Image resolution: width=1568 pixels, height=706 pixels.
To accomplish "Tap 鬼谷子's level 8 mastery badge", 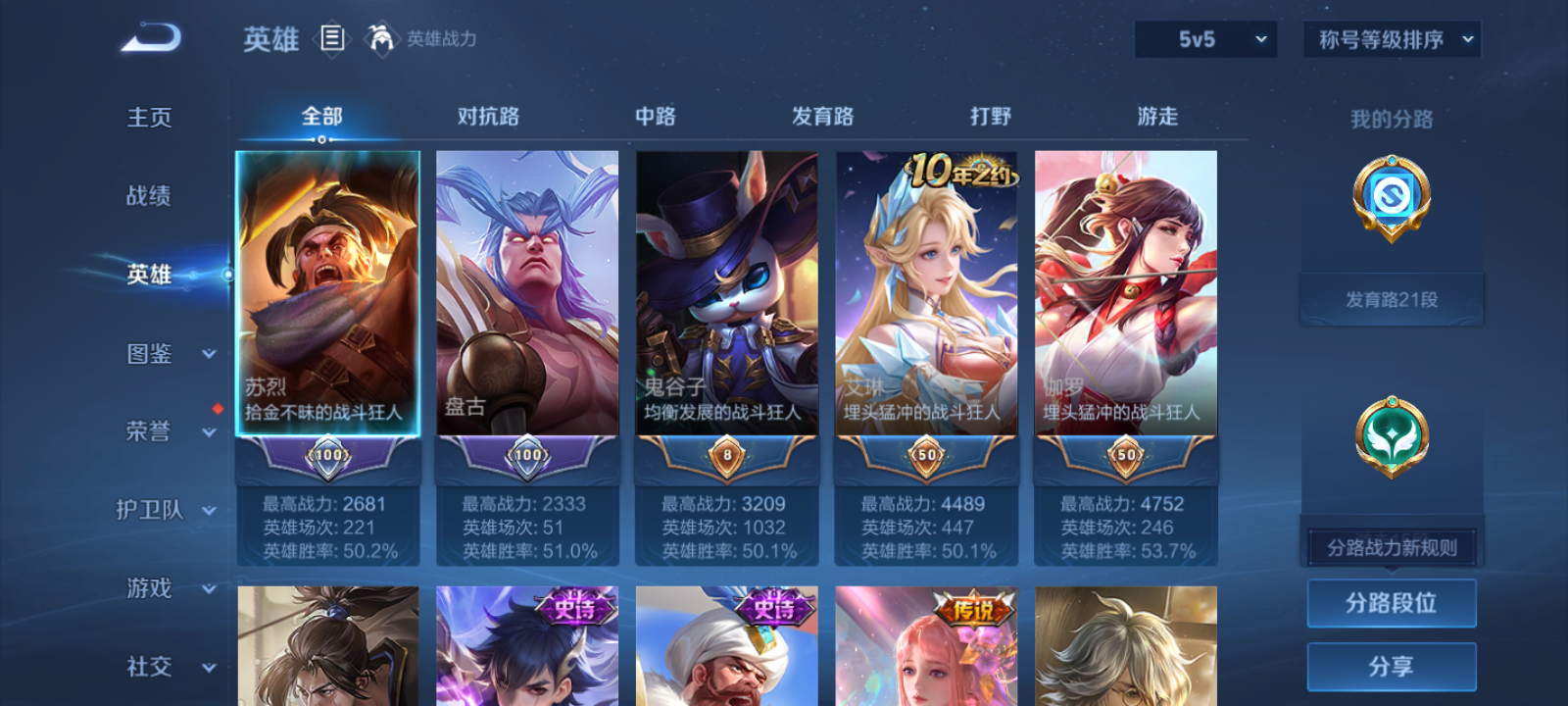I will pos(727,456).
